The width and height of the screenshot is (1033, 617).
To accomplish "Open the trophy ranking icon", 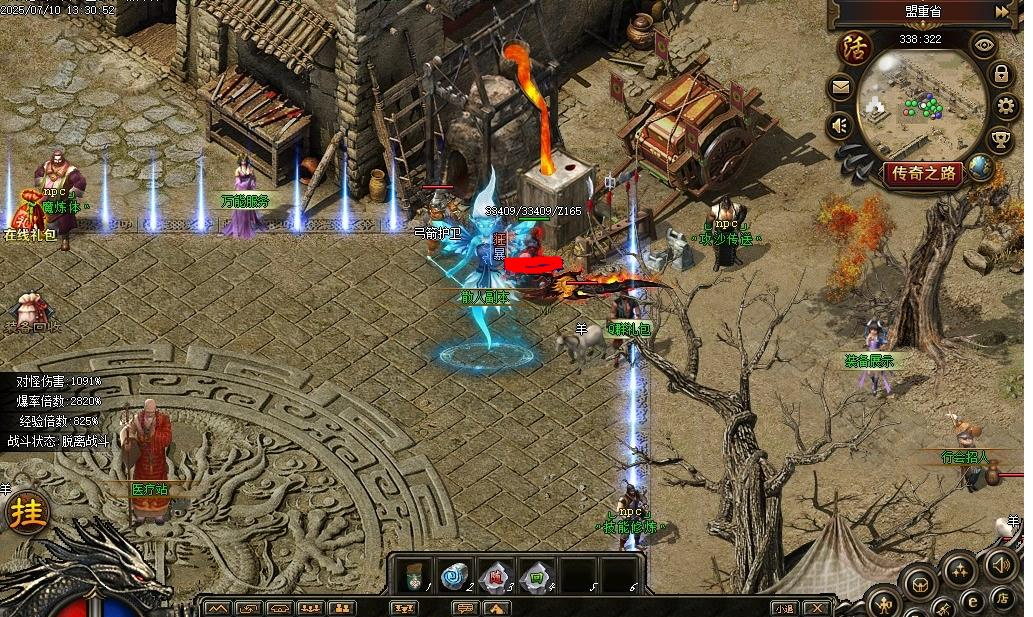I will pyautogui.click(x=1000, y=139).
